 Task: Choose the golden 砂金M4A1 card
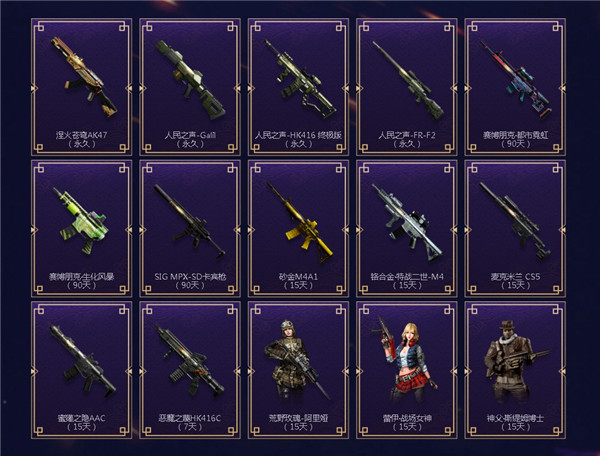(299, 226)
